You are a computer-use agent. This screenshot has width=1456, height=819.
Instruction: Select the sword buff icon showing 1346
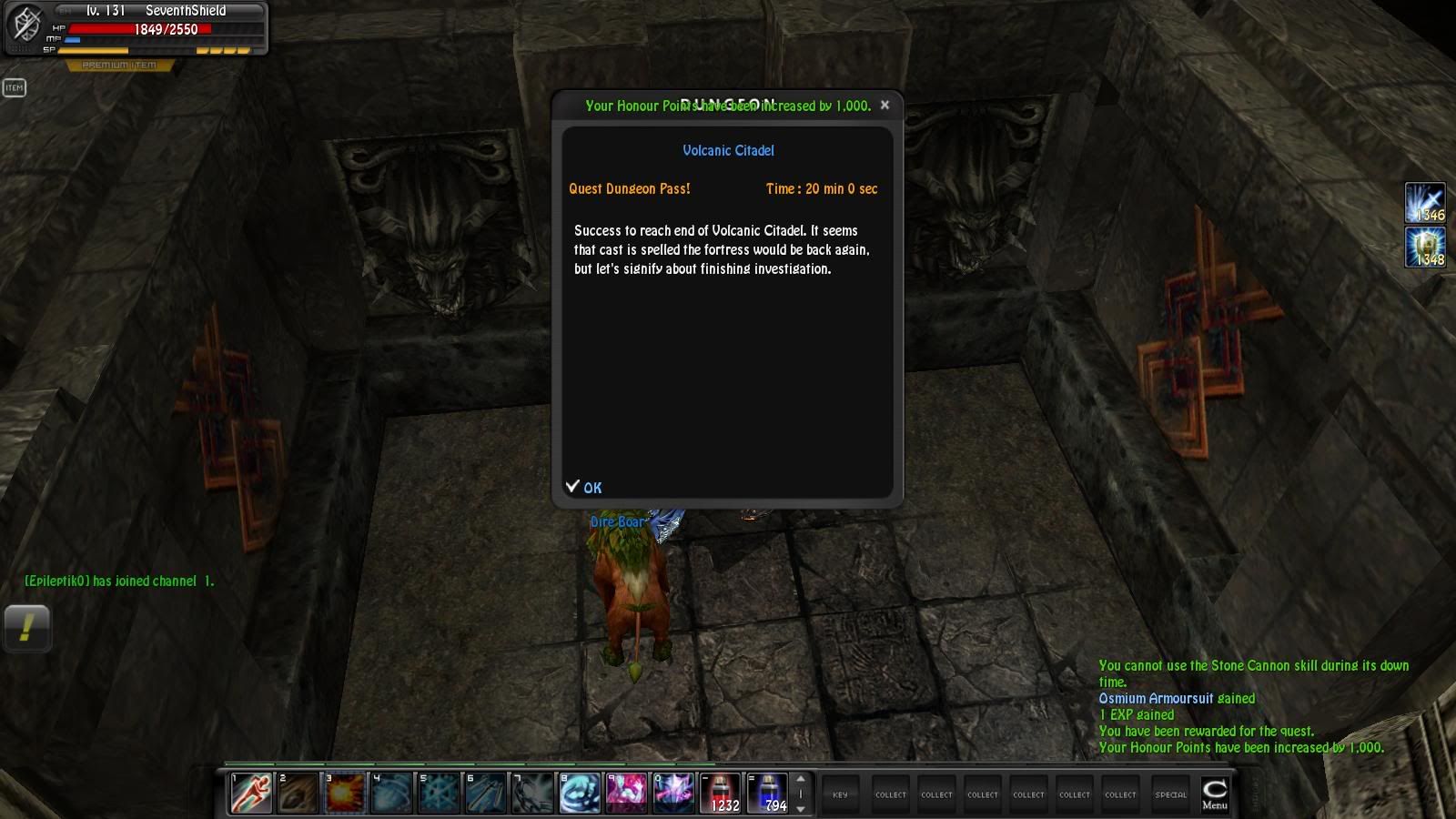1424,203
